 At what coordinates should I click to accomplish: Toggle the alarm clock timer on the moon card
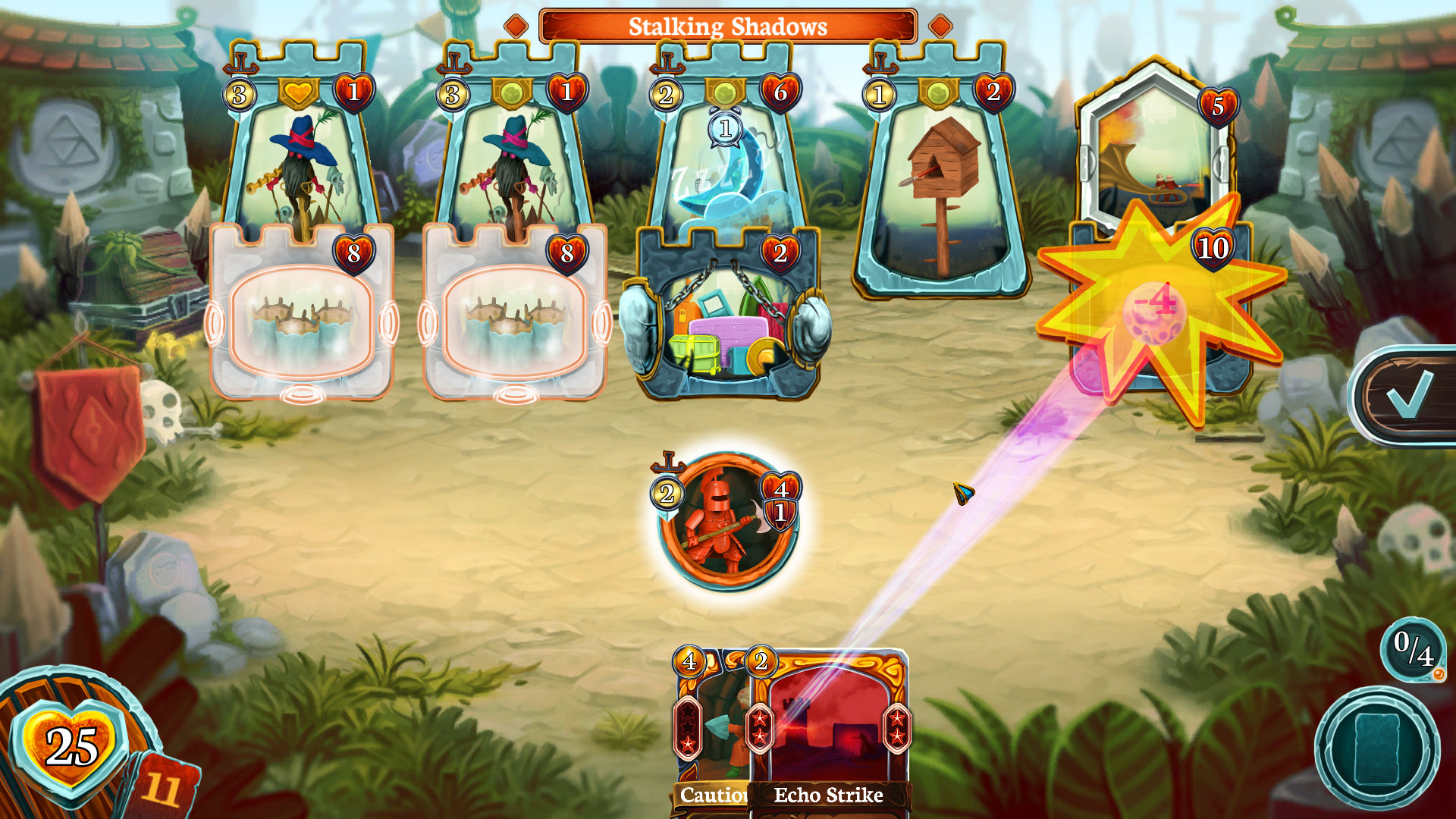[x=724, y=129]
